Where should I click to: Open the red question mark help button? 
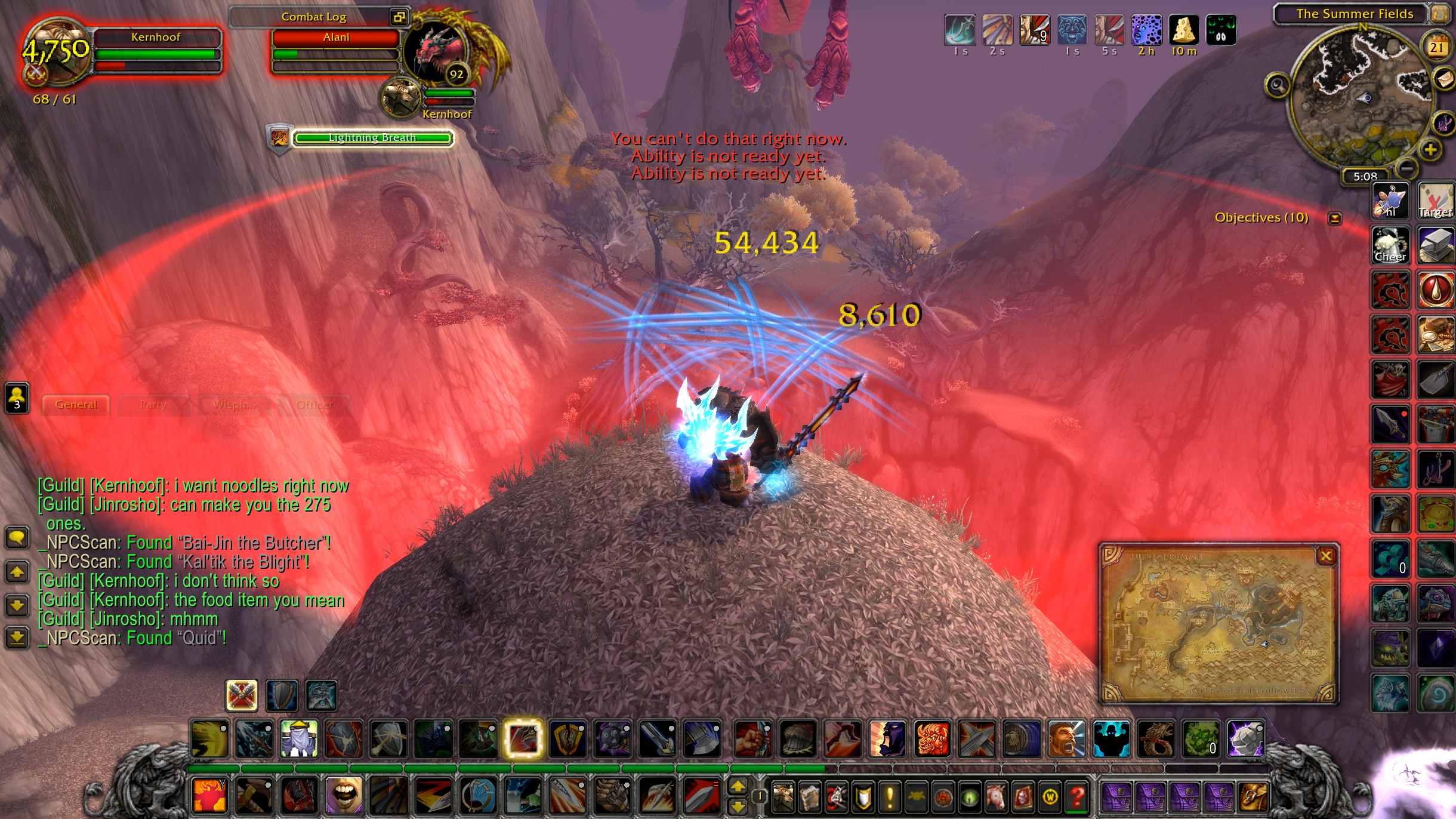pyautogui.click(x=1077, y=796)
